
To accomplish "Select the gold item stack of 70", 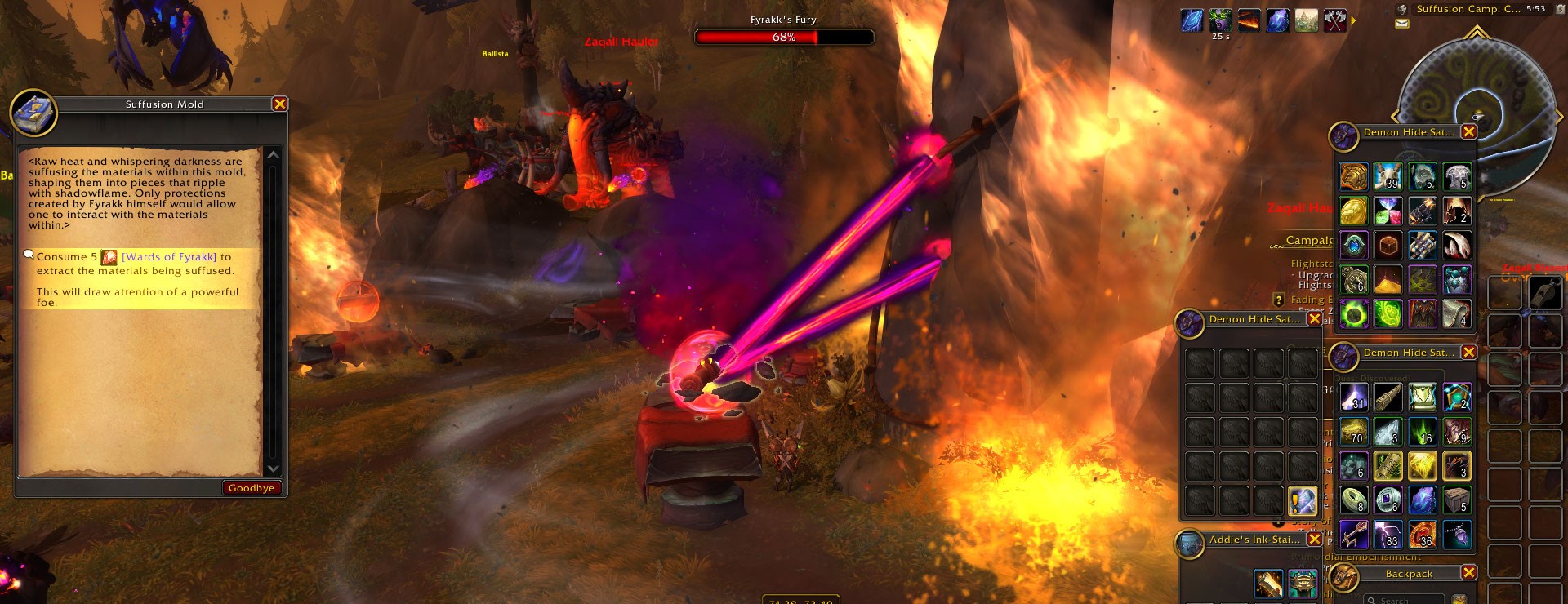I will click(x=1353, y=432).
